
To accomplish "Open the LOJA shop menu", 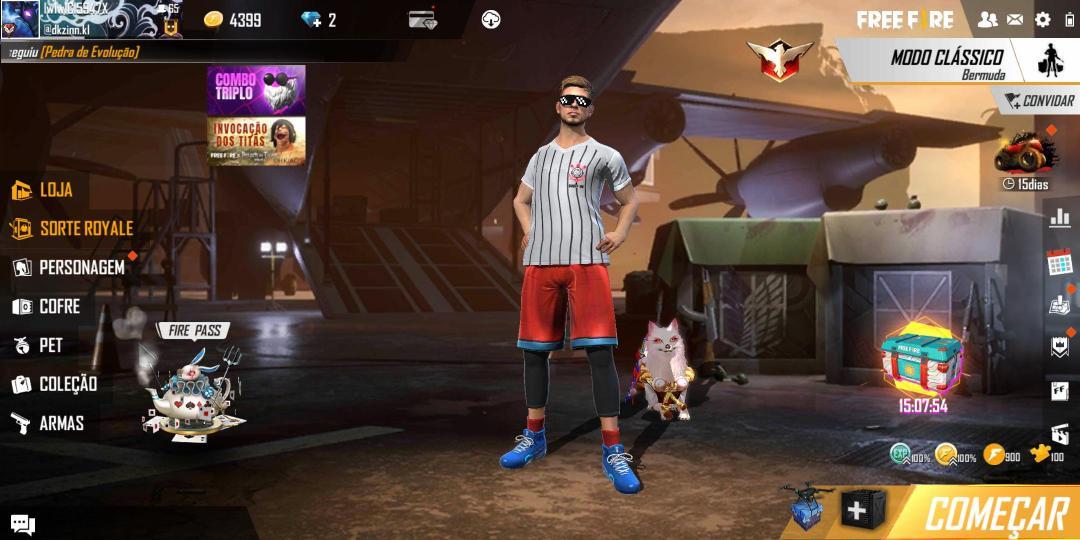I will tap(44, 190).
